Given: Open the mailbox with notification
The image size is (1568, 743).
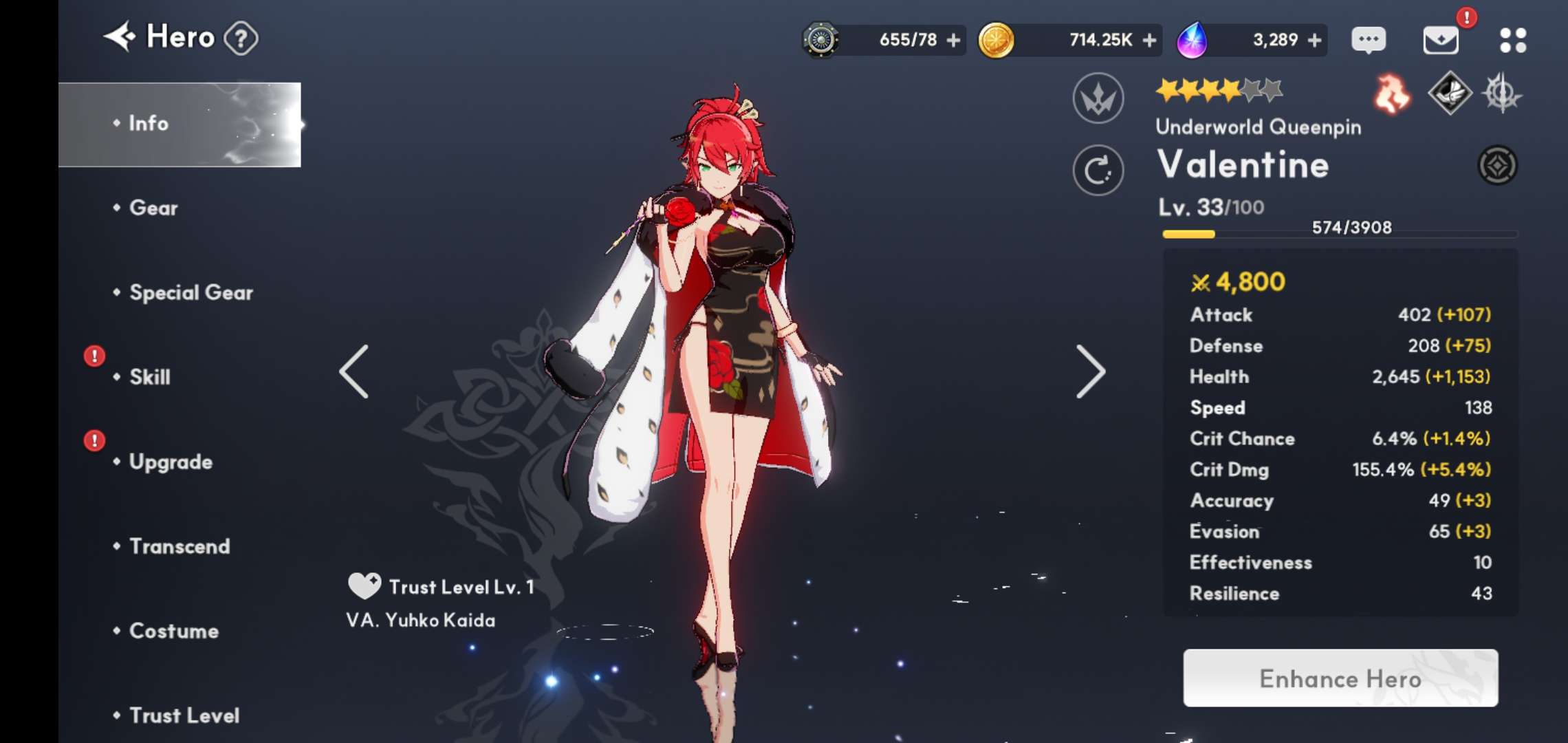Looking at the screenshot, I should (x=1441, y=40).
